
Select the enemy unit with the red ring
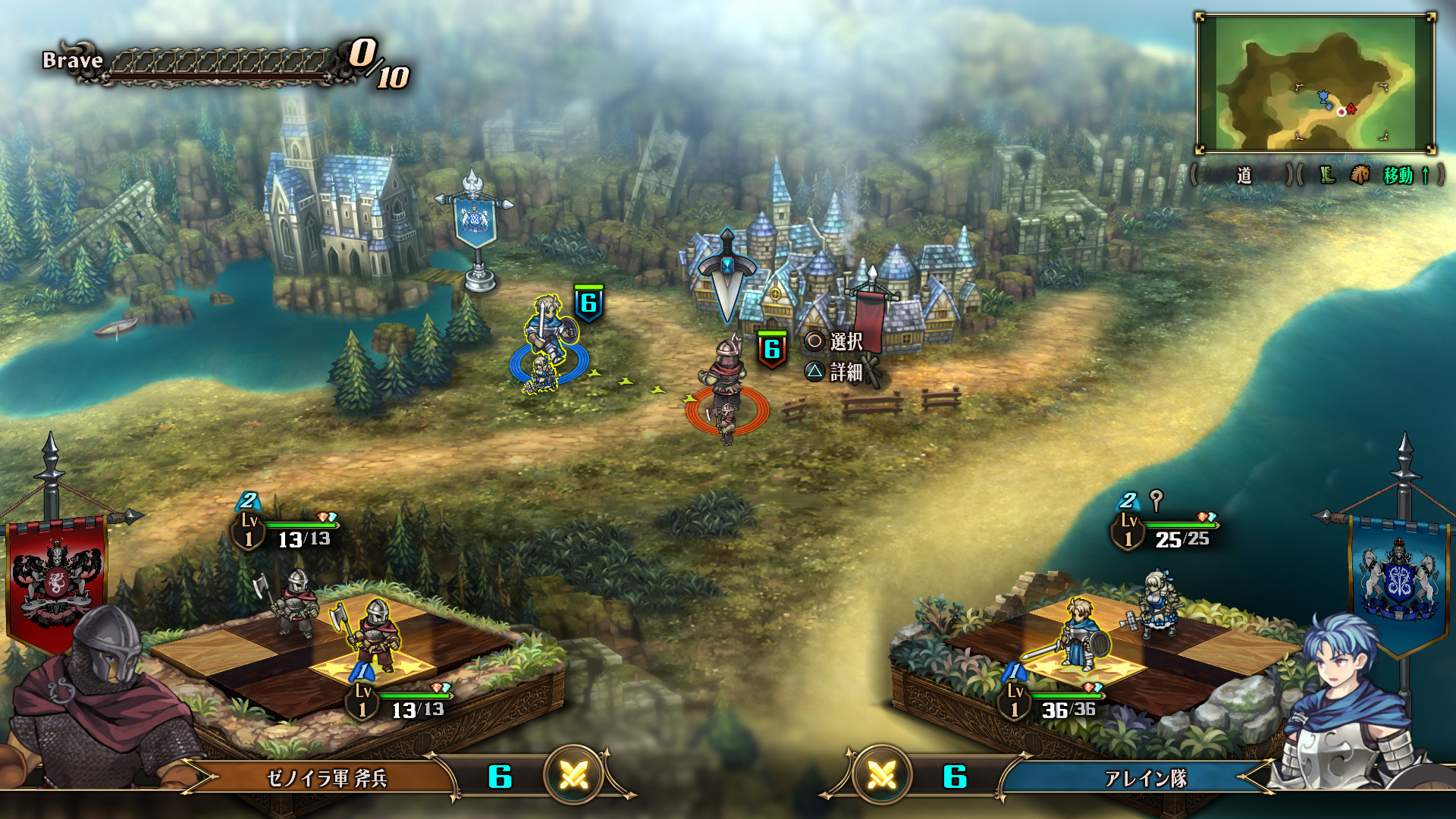coord(726,391)
